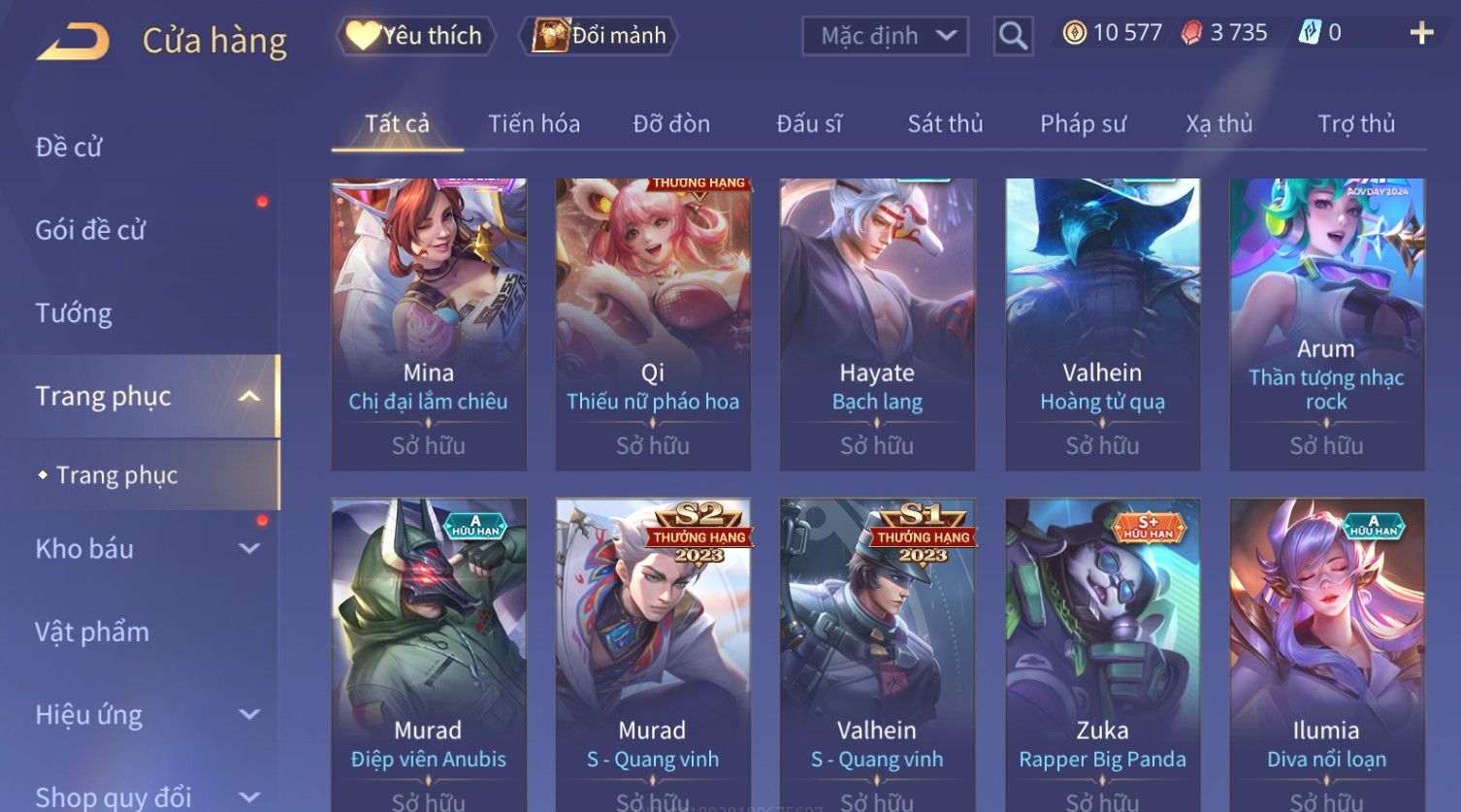Choose the Arum Thần tượng nhạc rock skin
This screenshot has width=1461, height=812.
pyautogui.click(x=1326, y=324)
